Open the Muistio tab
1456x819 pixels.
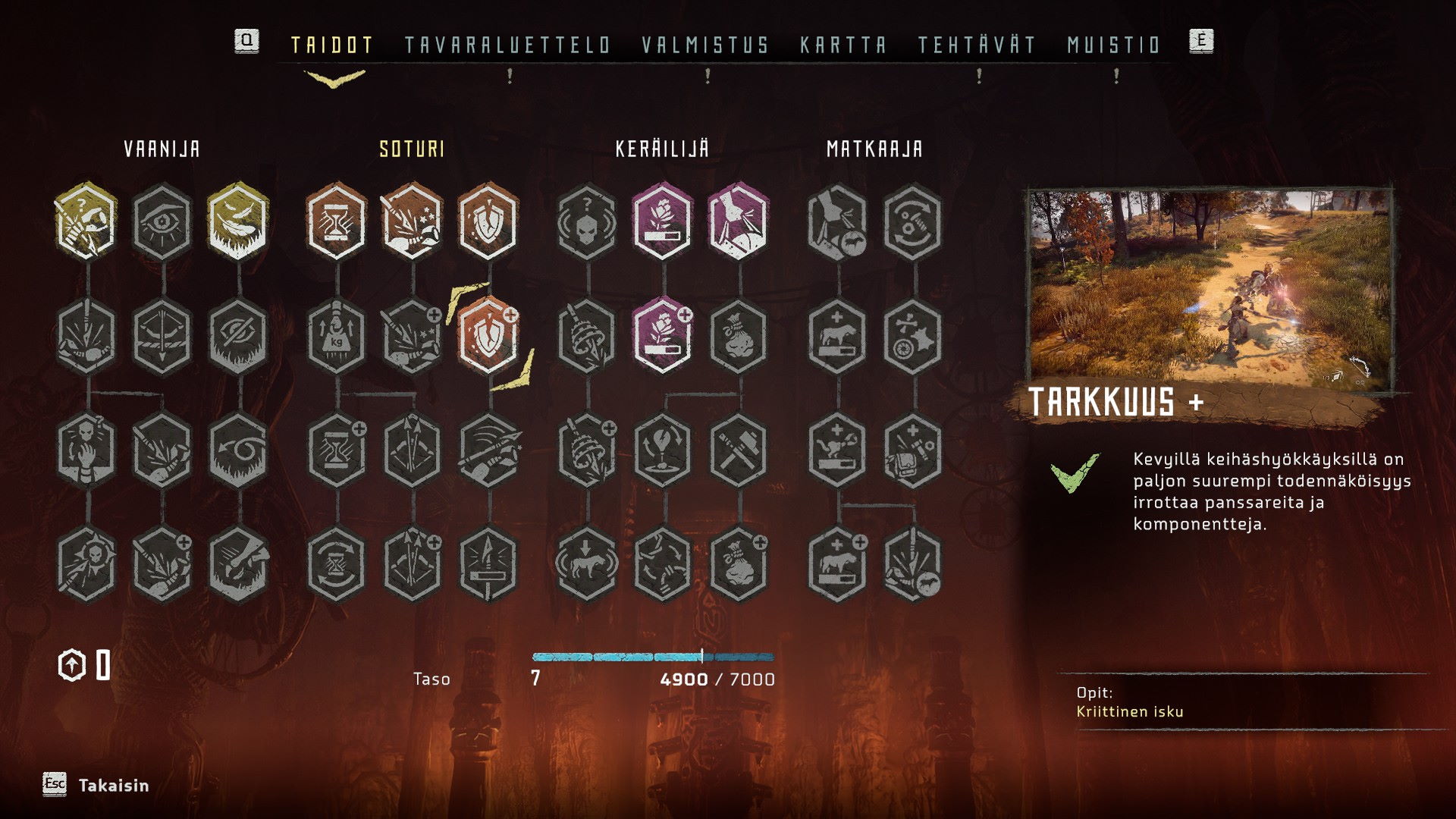(1114, 45)
